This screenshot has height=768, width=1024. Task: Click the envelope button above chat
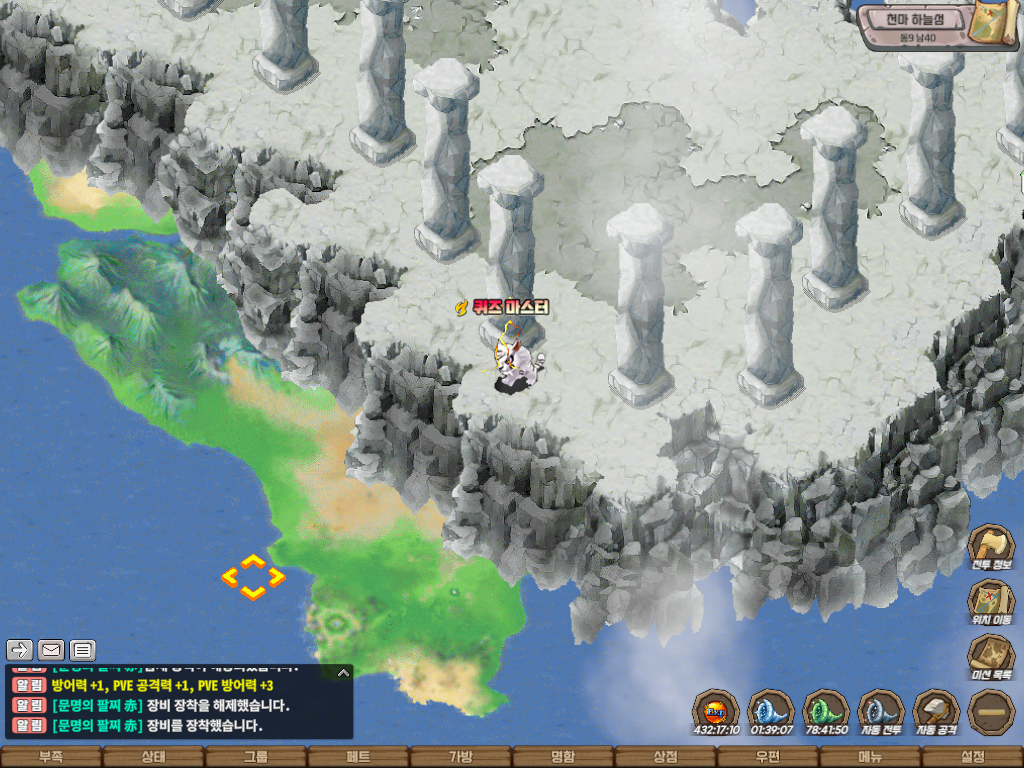pos(51,650)
